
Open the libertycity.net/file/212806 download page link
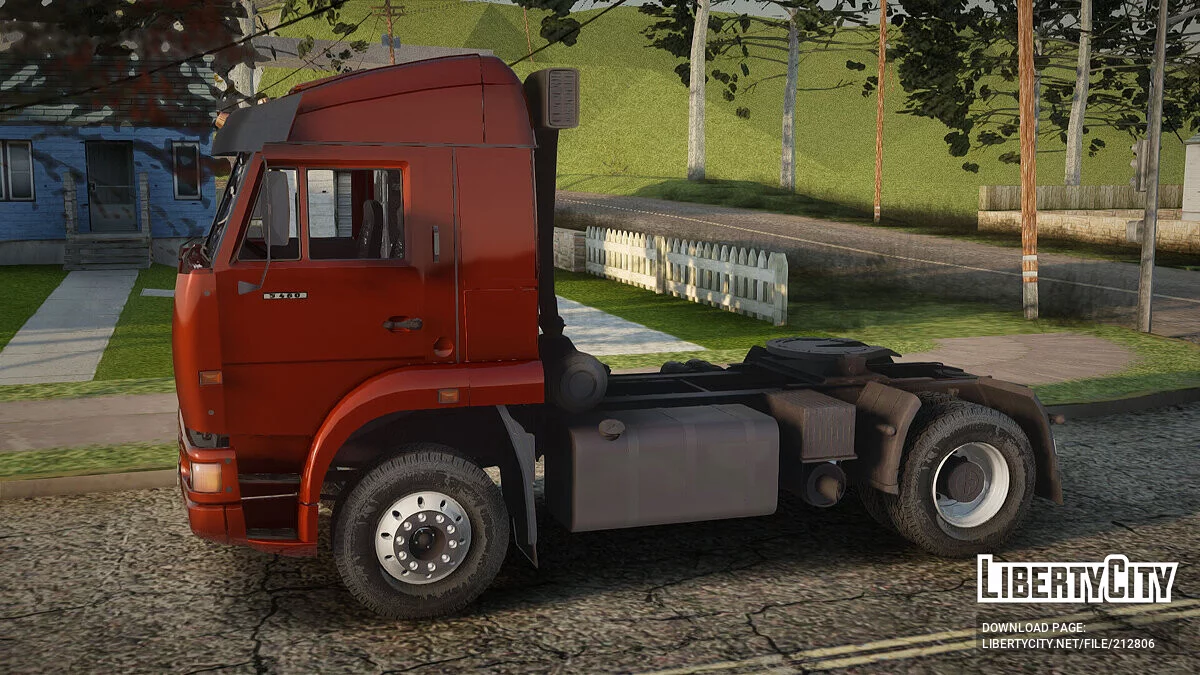(x=1068, y=643)
